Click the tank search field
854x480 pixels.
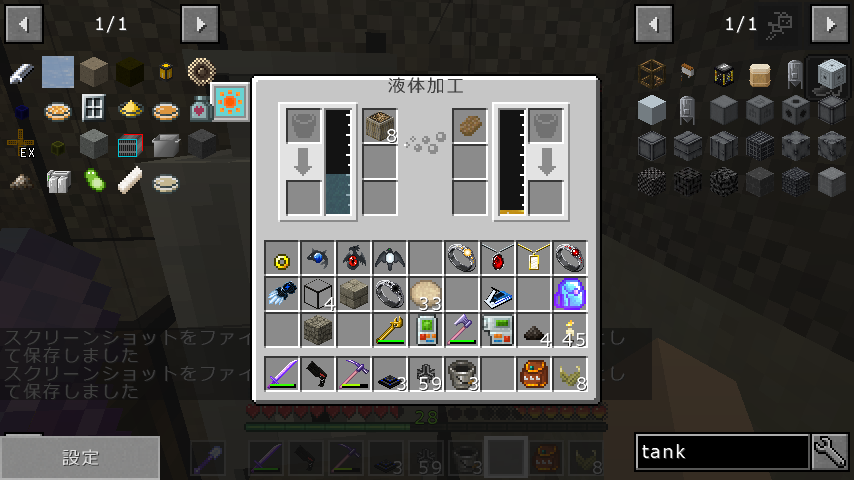tap(722, 452)
